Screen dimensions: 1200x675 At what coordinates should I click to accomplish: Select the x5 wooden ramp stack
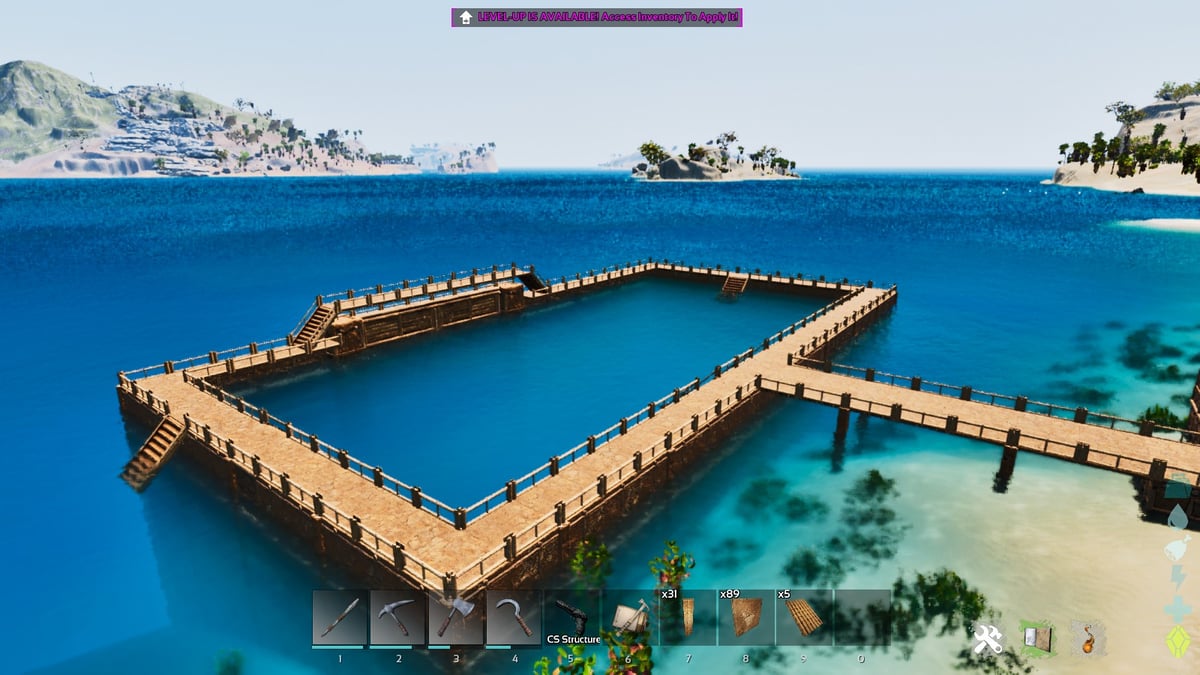click(804, 618)
